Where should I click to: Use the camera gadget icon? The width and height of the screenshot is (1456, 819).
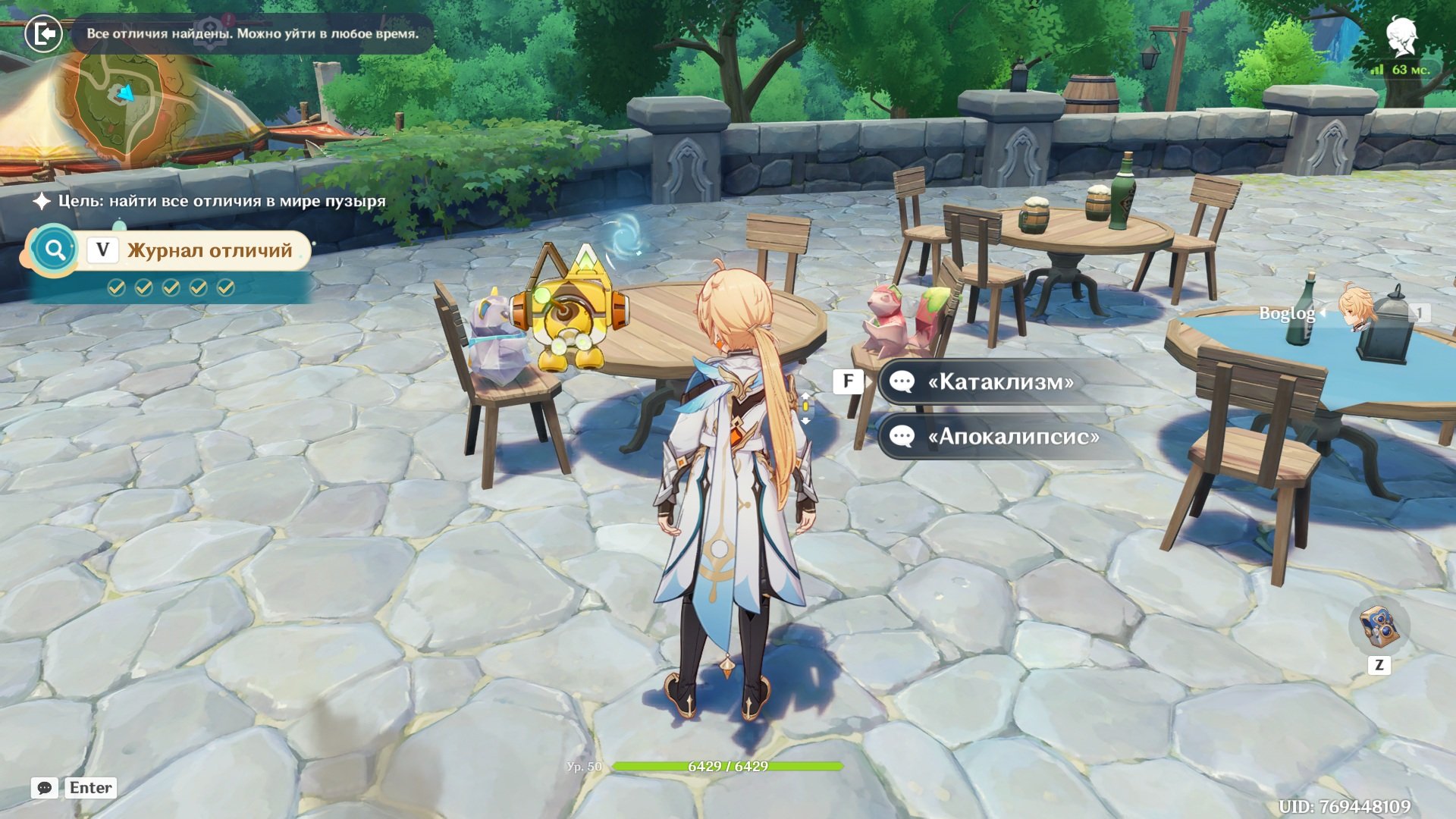pos(1379,626)
